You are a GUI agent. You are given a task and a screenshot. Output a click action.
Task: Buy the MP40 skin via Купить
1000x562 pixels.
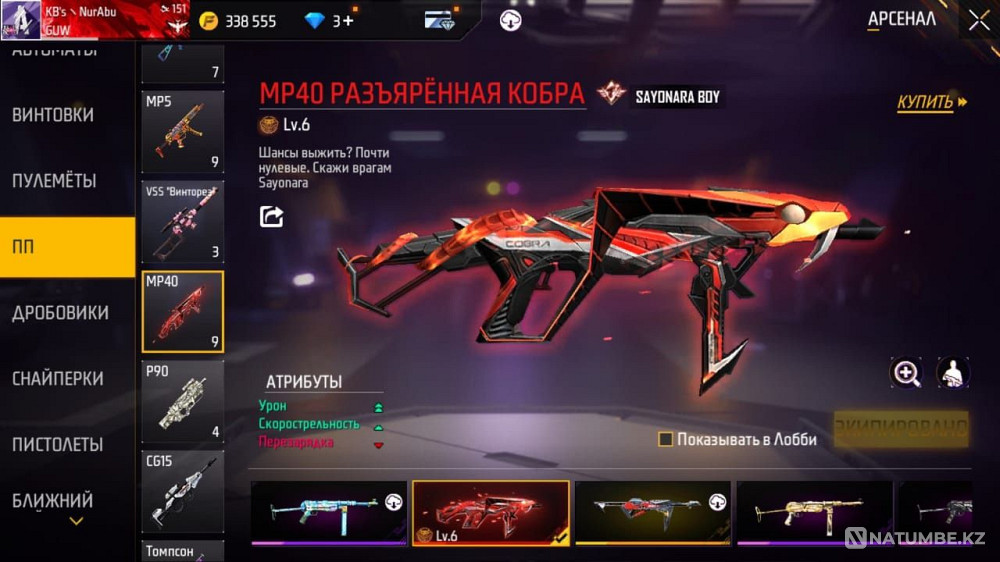click(931, 102)
